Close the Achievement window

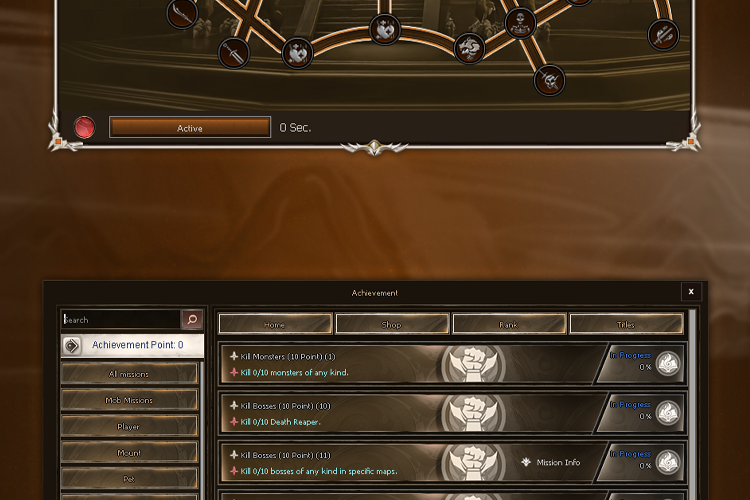coord(690,292)
